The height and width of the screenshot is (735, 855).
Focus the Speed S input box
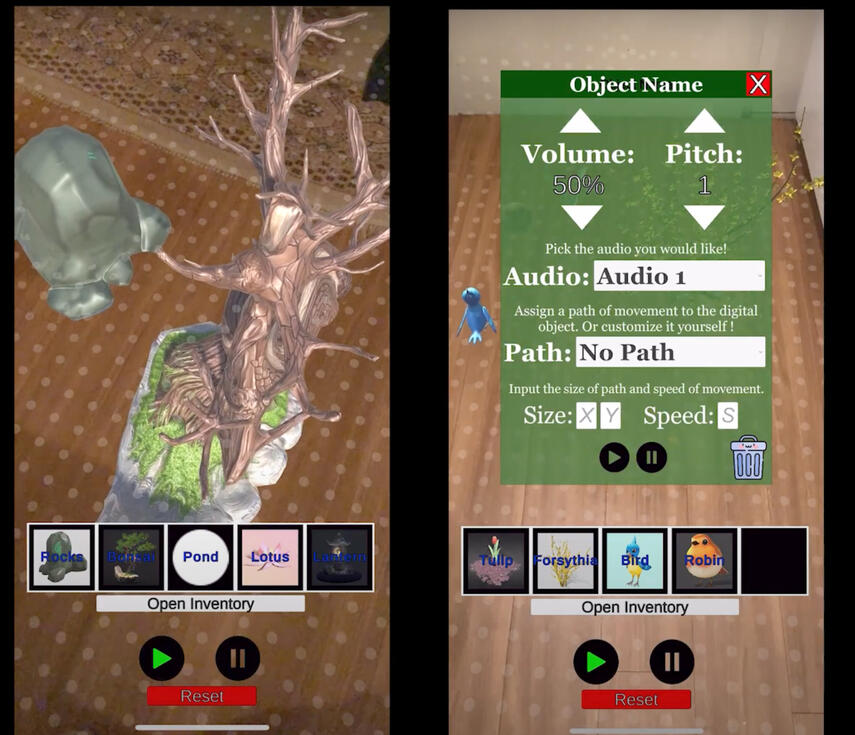[x=727, y=416]
